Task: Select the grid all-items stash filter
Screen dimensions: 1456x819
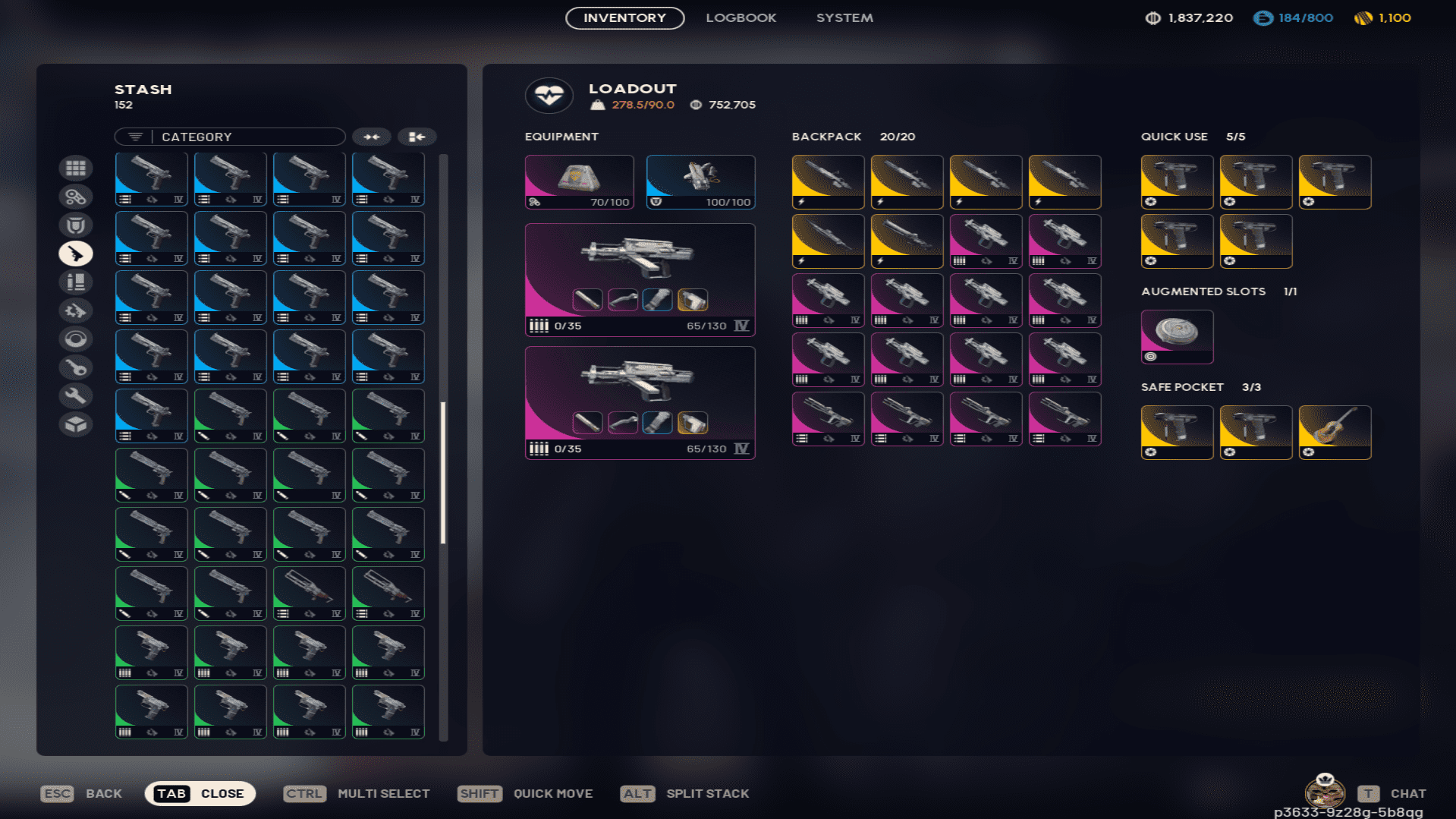Action: [x=75, y=167]
